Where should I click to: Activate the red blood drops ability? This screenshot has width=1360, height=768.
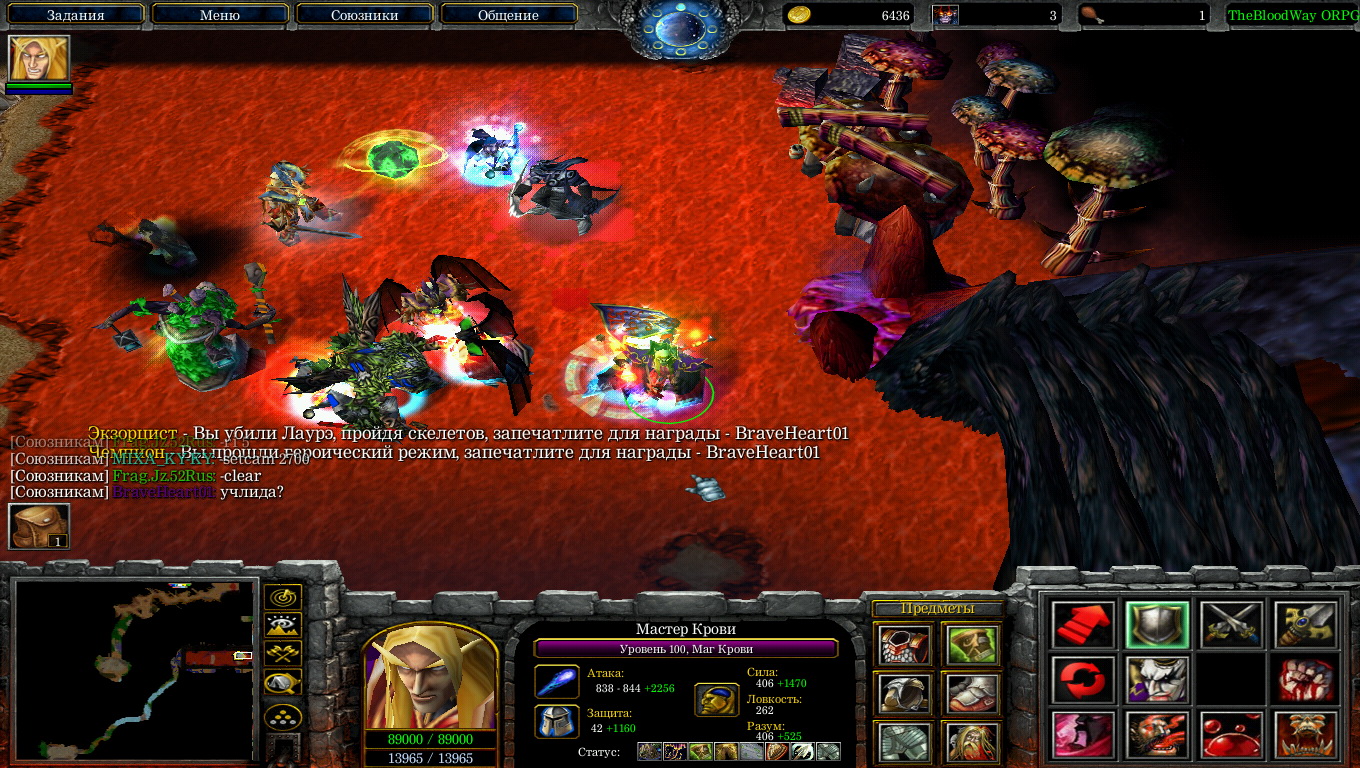[1231, 735]
